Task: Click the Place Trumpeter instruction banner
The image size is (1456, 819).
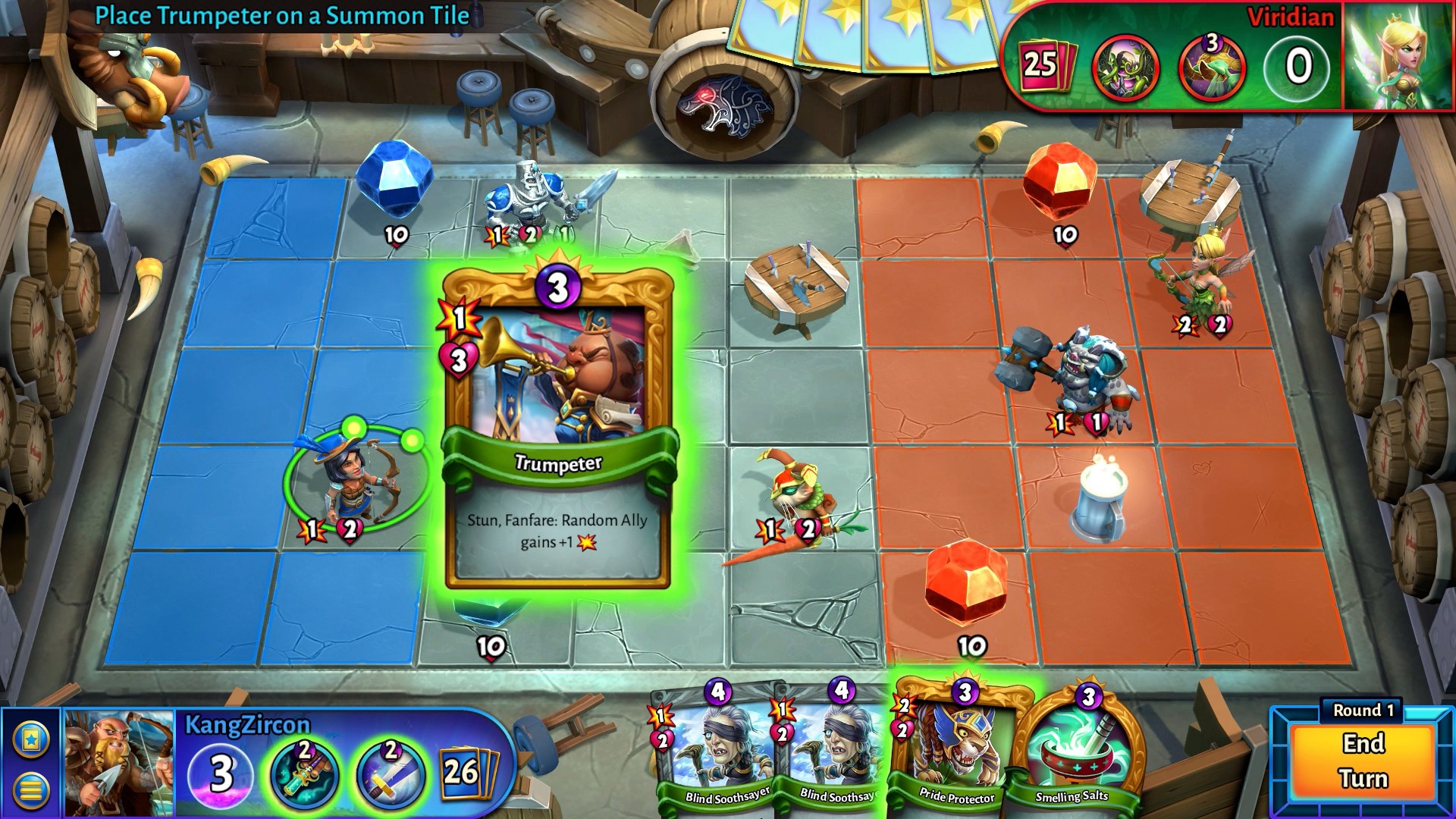Action: (x=281, y=13)
